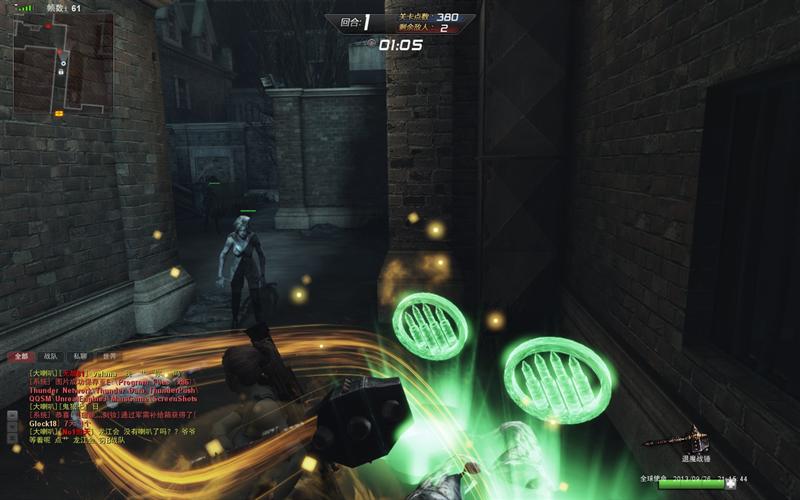Select the orange chest marker on minimap

point(59,113)
